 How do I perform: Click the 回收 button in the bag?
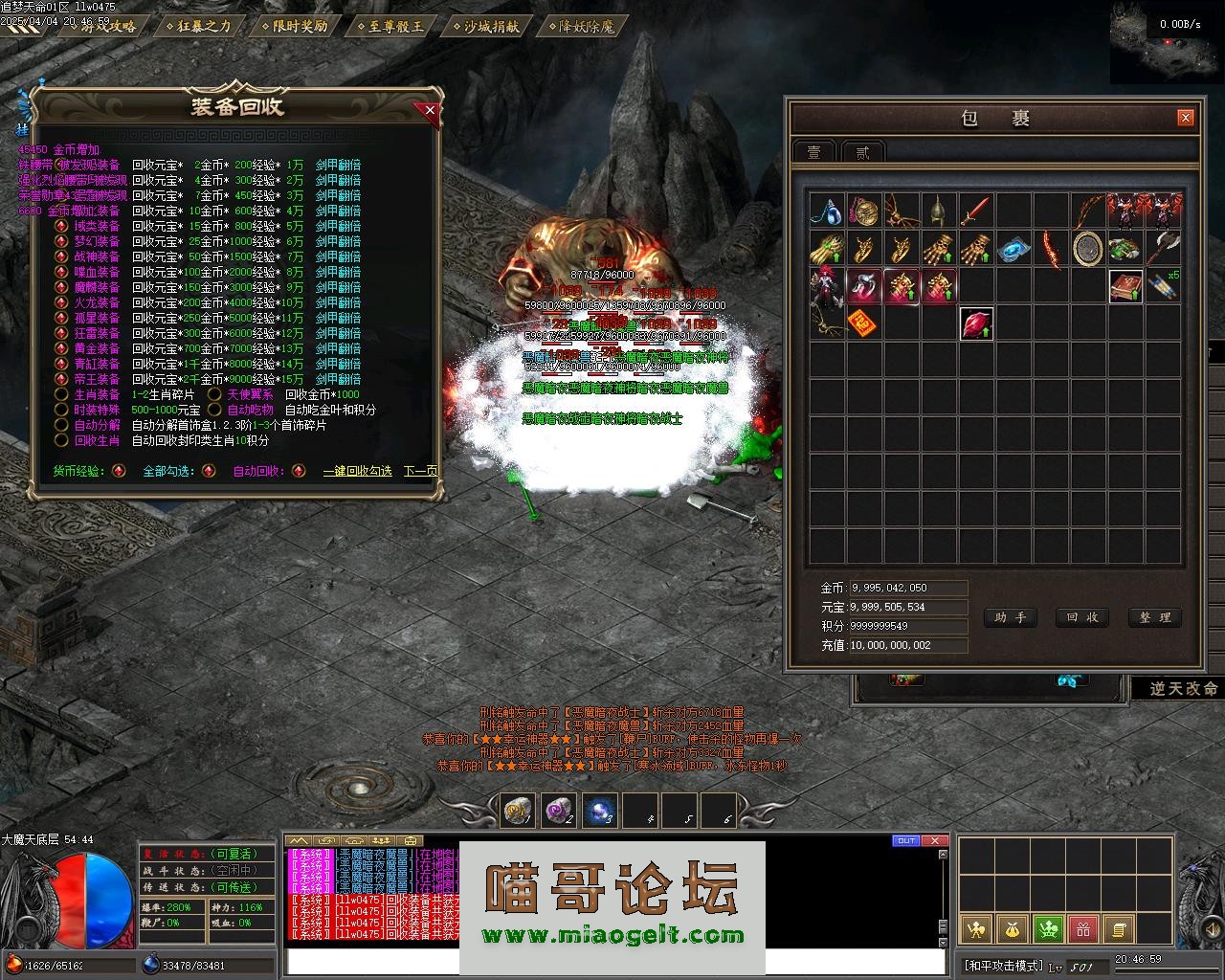tap(1081, 617)
